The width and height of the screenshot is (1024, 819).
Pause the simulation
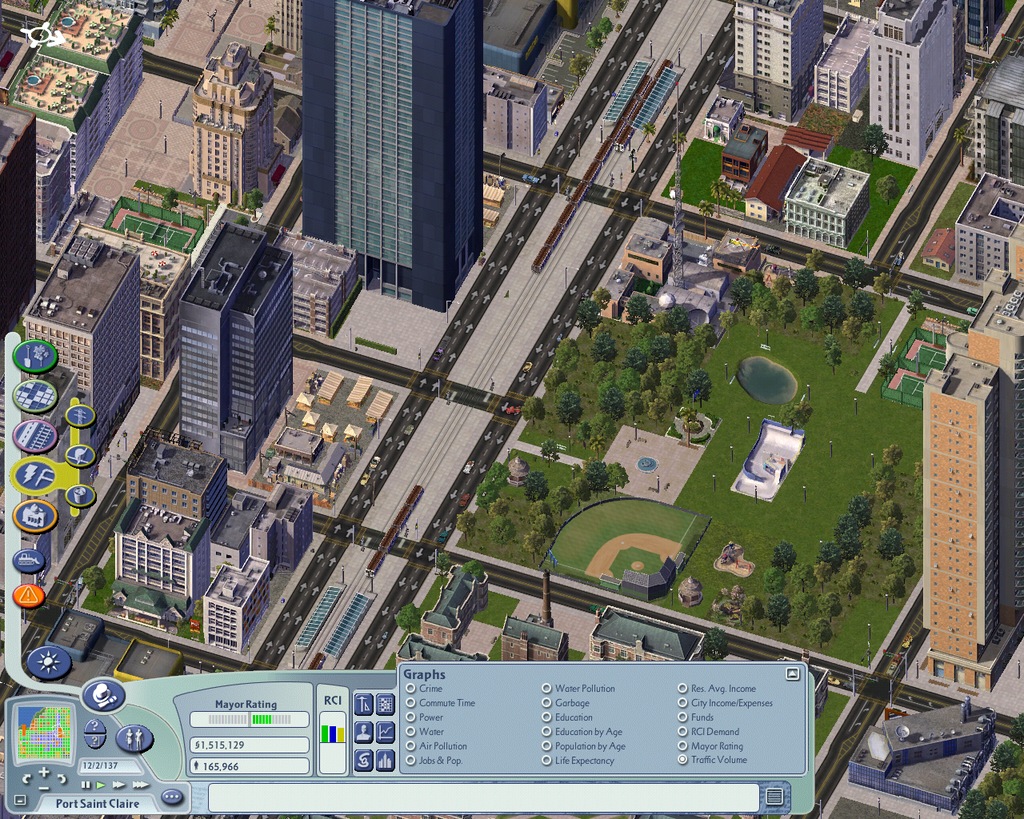[x=86, y=785]
